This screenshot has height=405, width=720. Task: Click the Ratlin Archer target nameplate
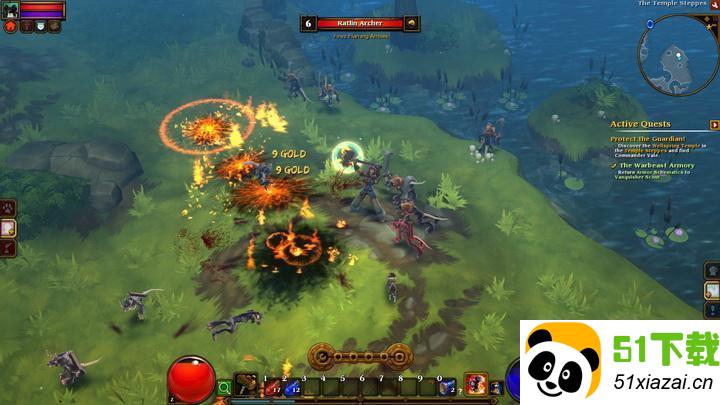click(360, 23)
